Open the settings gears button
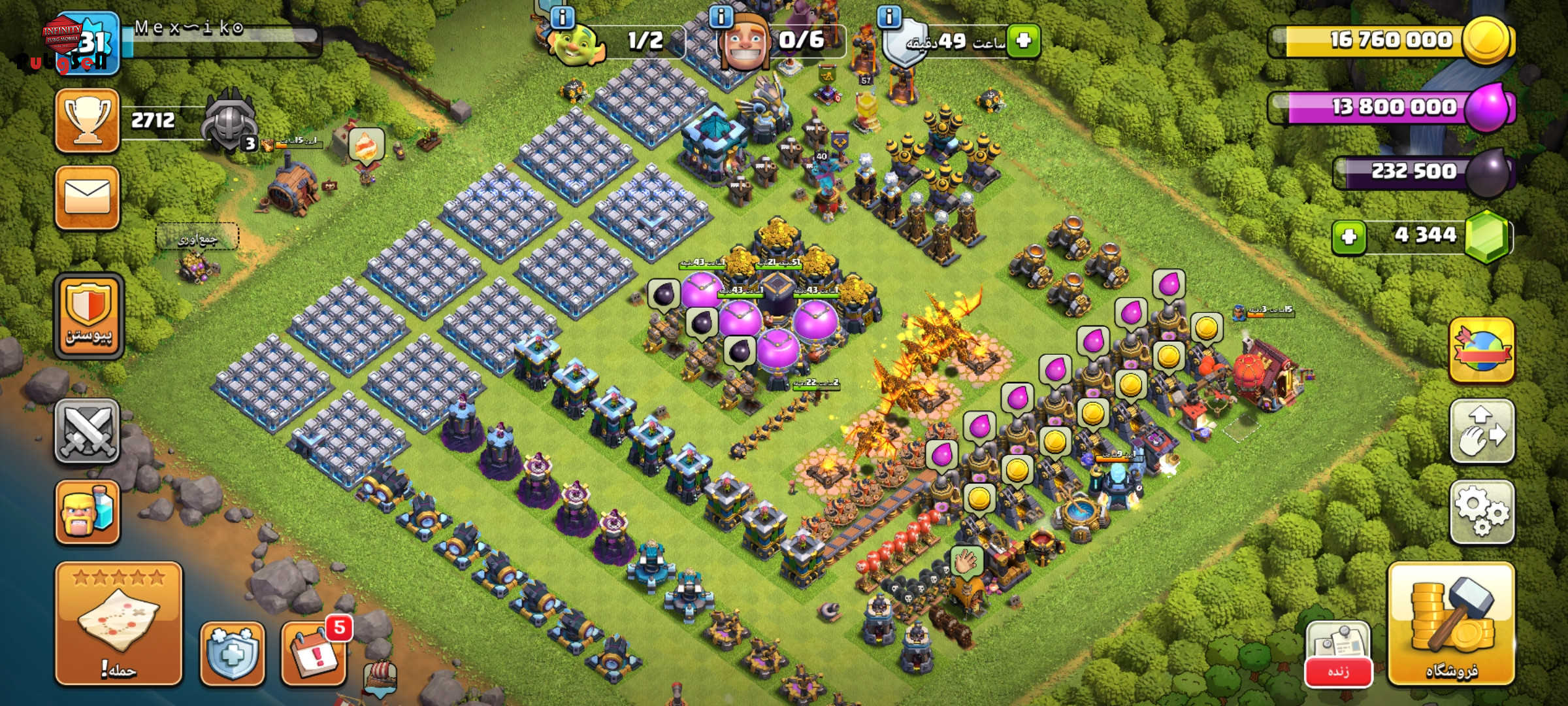The width and height of the screenshot is (1568, 706). click(x=1481, y=513)
